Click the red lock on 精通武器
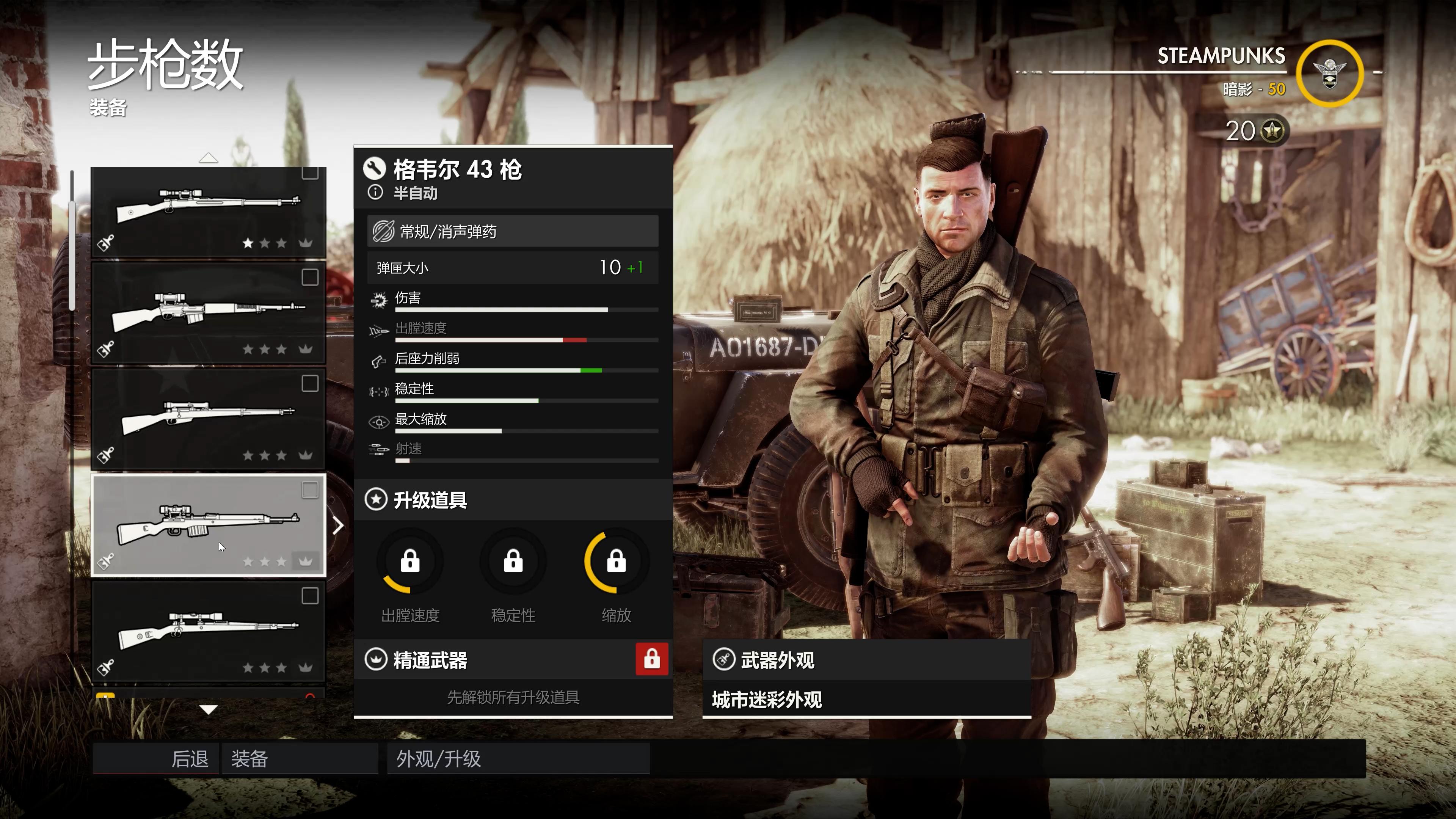 coord(652,659)
